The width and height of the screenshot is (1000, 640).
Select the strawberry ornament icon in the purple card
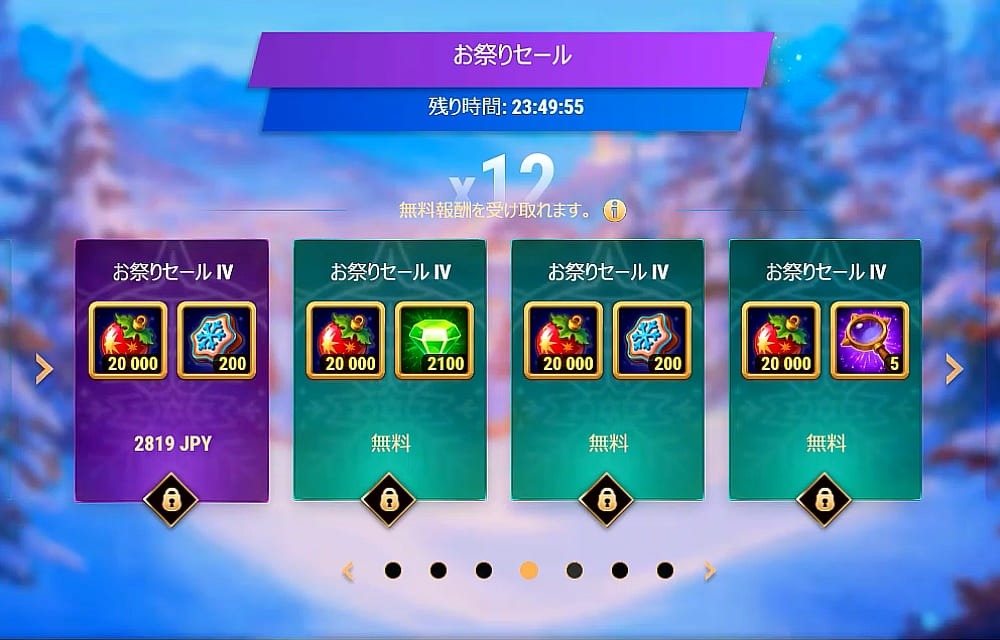click(x=128, y=340)
